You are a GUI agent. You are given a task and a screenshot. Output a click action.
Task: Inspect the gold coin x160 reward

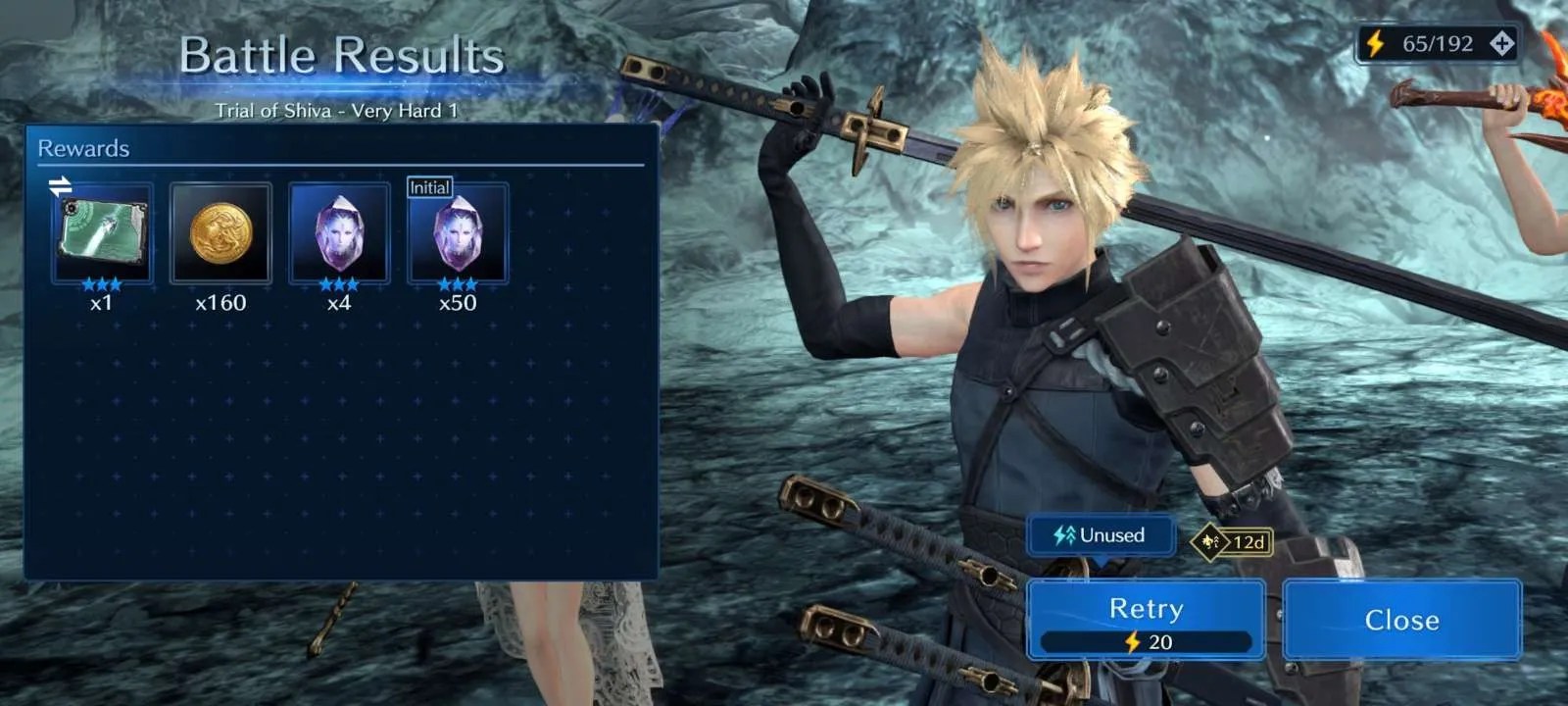coord(220,233)
